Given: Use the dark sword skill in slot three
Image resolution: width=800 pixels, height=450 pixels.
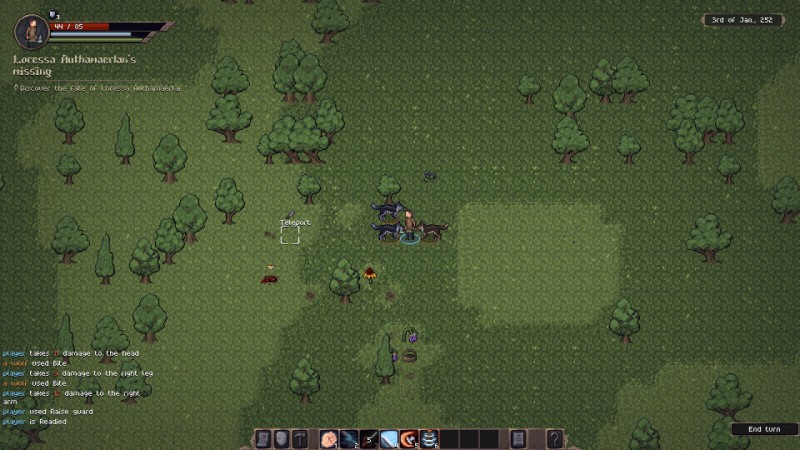Looking at the screenshot, I should (x=368, y=438).
